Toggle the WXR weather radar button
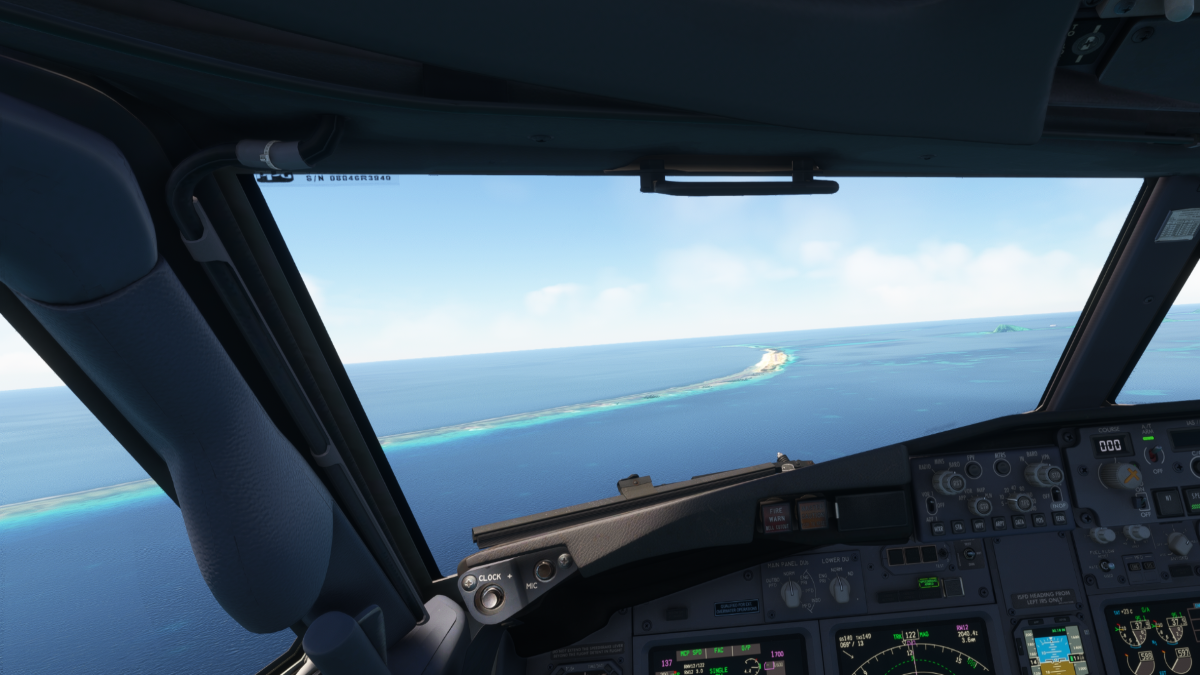Image resolution: width=1200 pixels, height=675 pixels. coord(938,527)
